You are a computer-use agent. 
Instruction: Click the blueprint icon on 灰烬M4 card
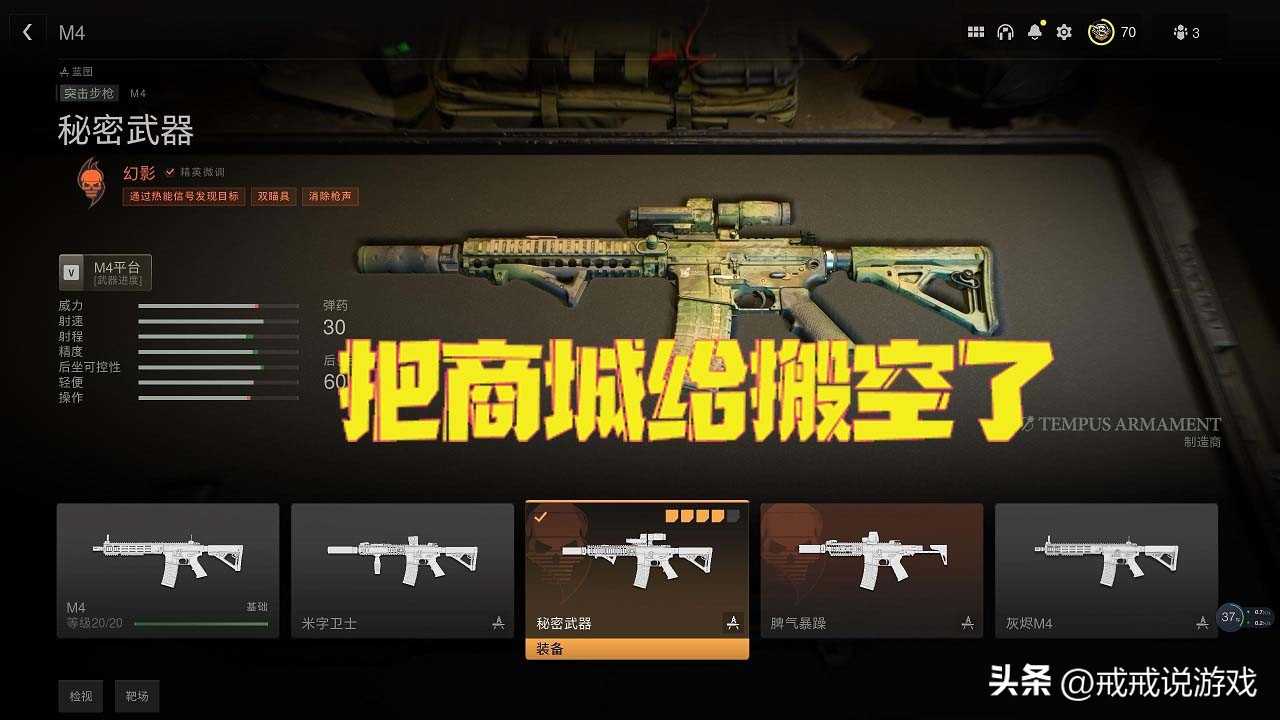(x=1202, y=621)
